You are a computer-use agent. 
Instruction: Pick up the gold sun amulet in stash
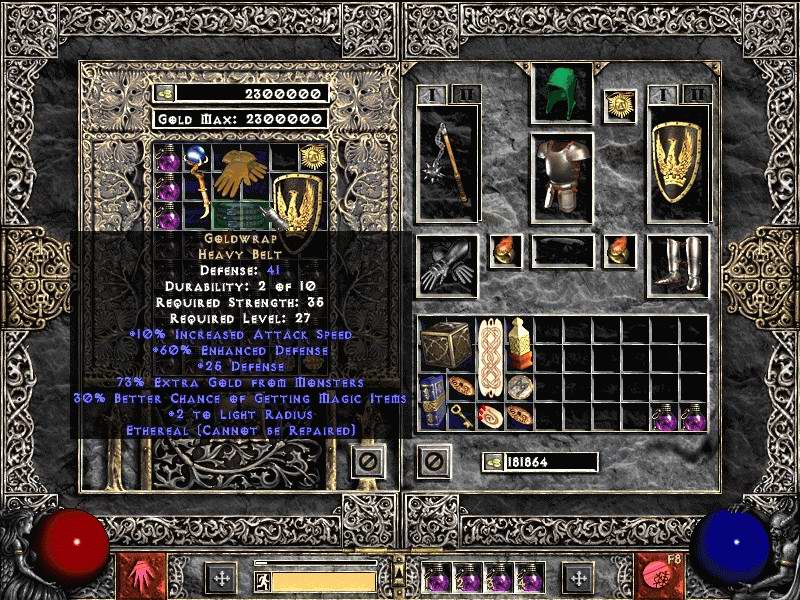(x=312, y=156)
